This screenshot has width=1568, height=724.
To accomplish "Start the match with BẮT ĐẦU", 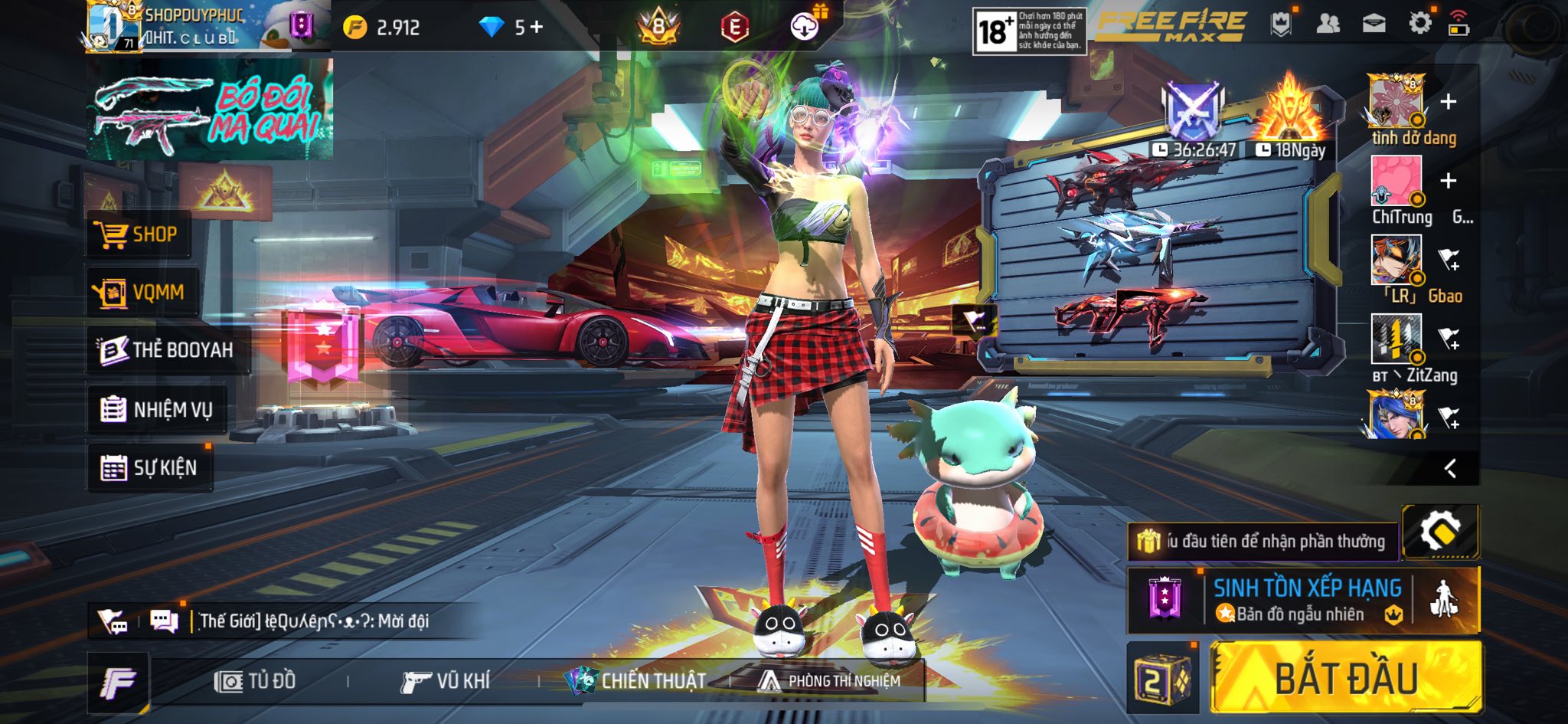I will point(1345,678).
